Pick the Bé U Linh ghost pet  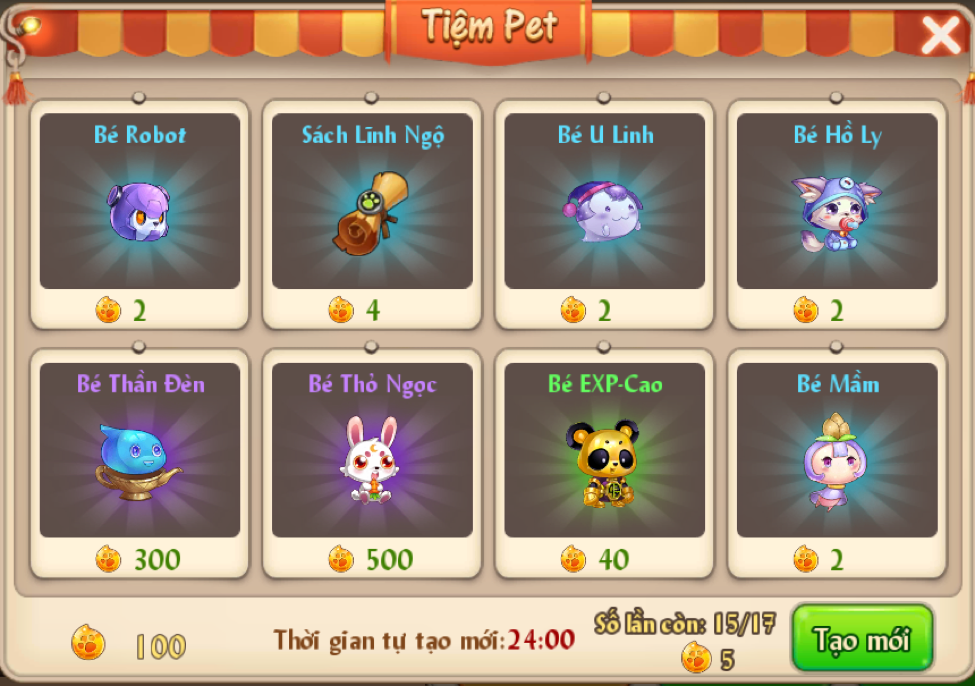[x=604, y=212]
